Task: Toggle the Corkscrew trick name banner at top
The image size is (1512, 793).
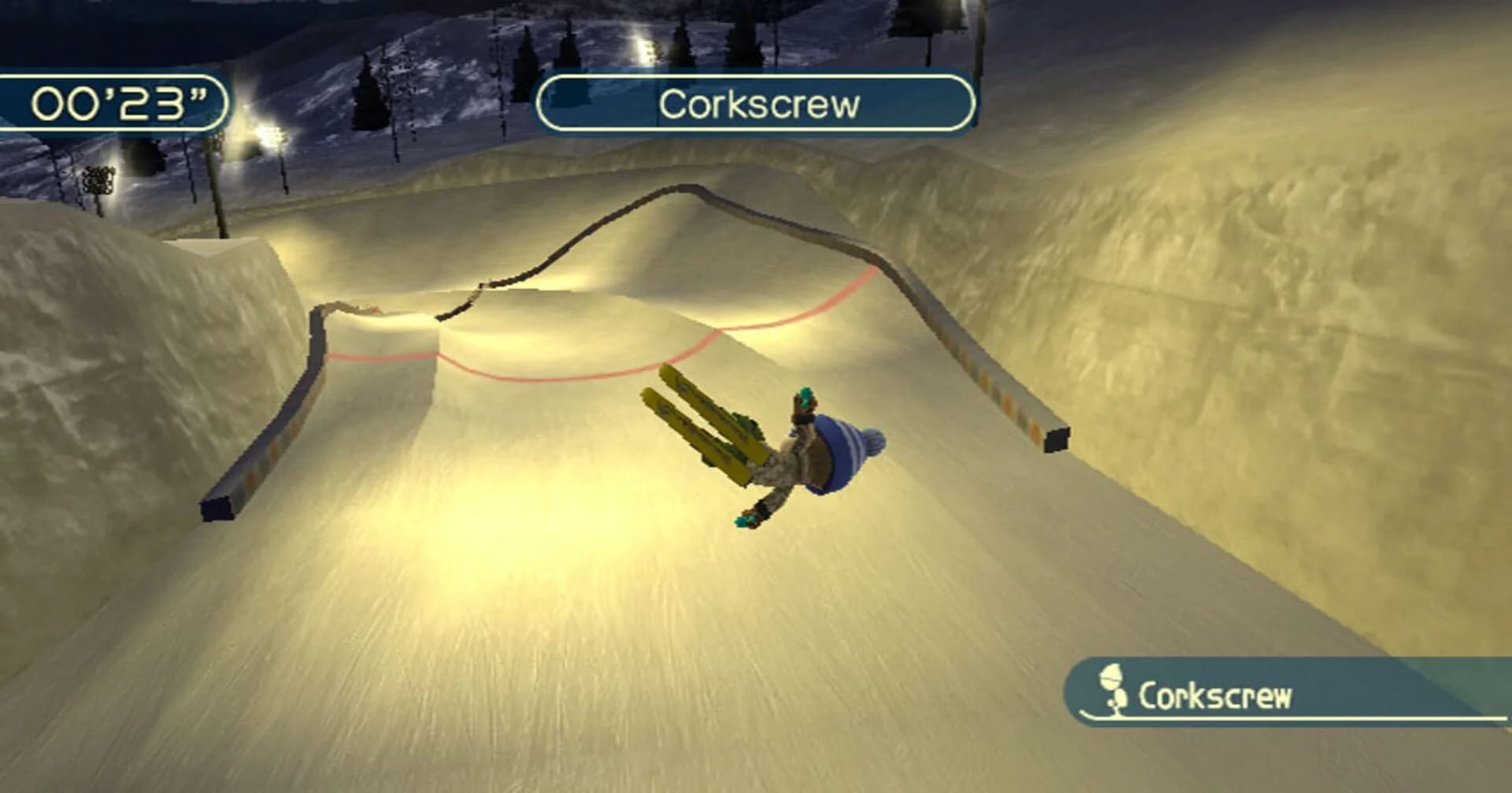Action: (758, 101)
